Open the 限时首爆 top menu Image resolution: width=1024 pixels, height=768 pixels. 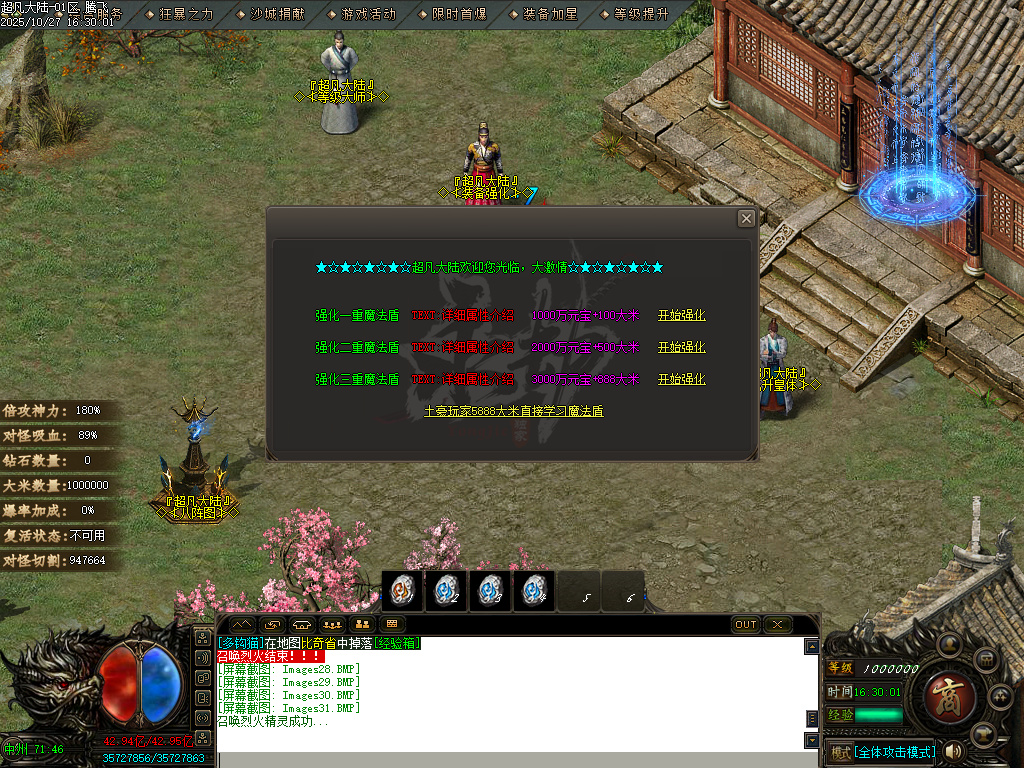pyautogui.click(x=452, y=14)
